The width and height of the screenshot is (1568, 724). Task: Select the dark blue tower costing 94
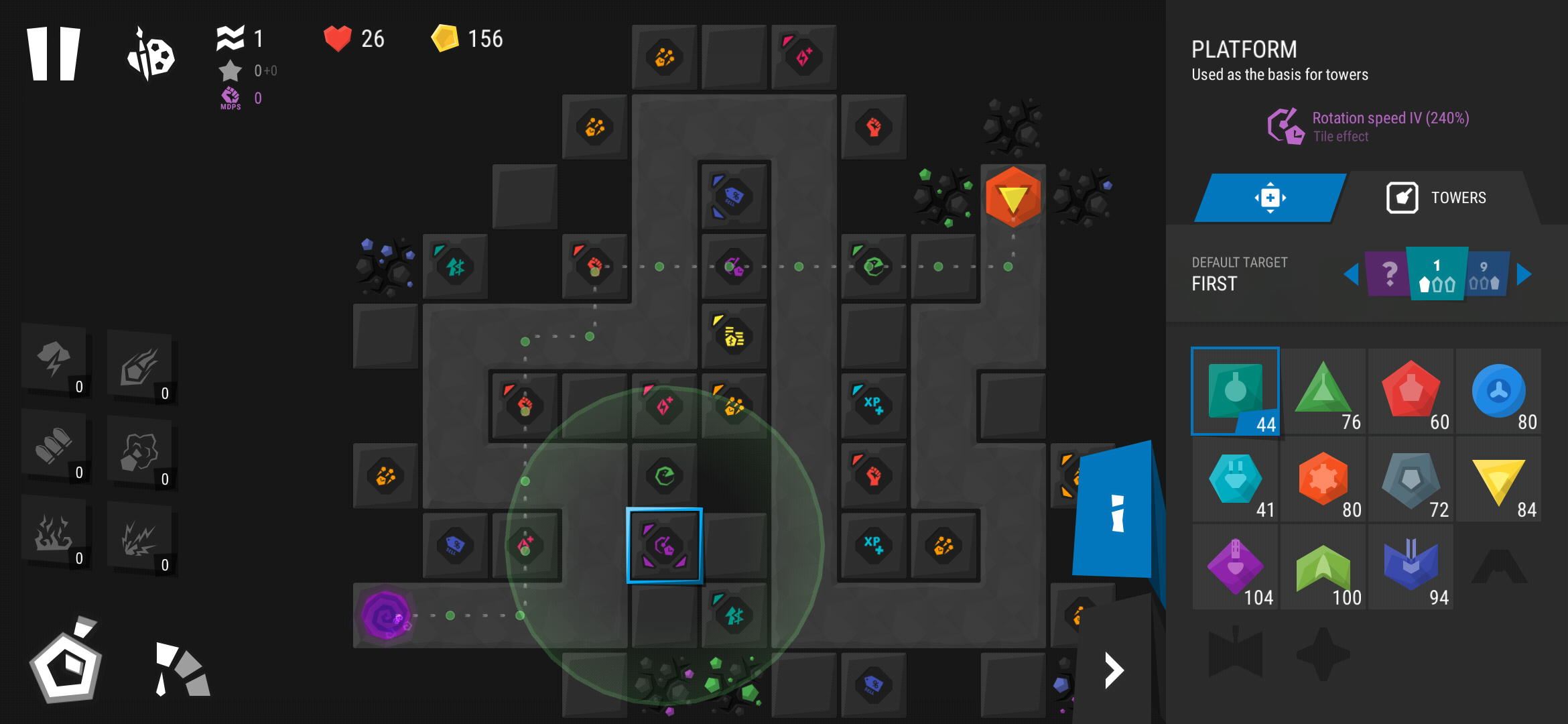[x=1411, y=567]
